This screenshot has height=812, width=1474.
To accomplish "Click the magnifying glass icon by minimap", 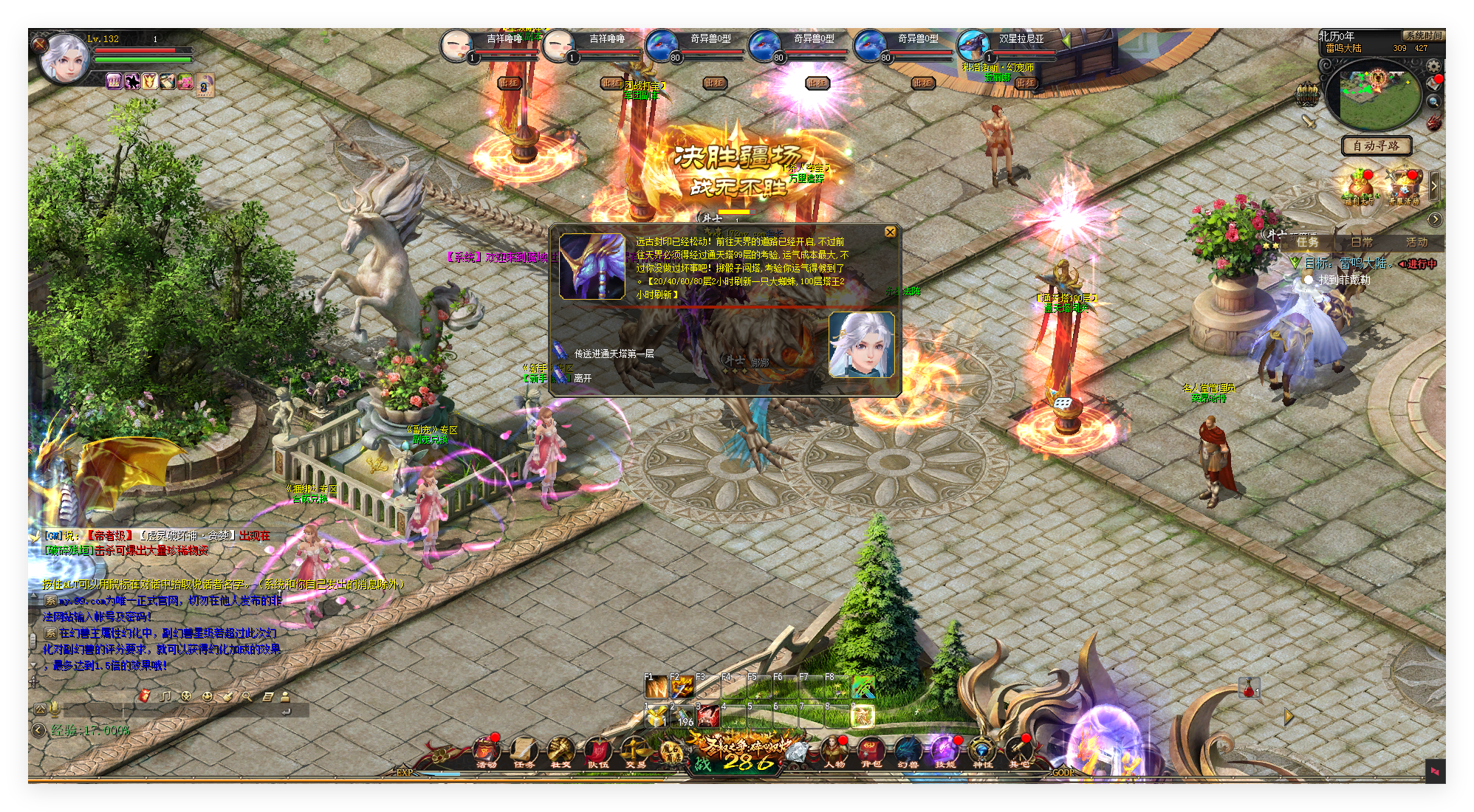I will click(x=1433, y=102).
